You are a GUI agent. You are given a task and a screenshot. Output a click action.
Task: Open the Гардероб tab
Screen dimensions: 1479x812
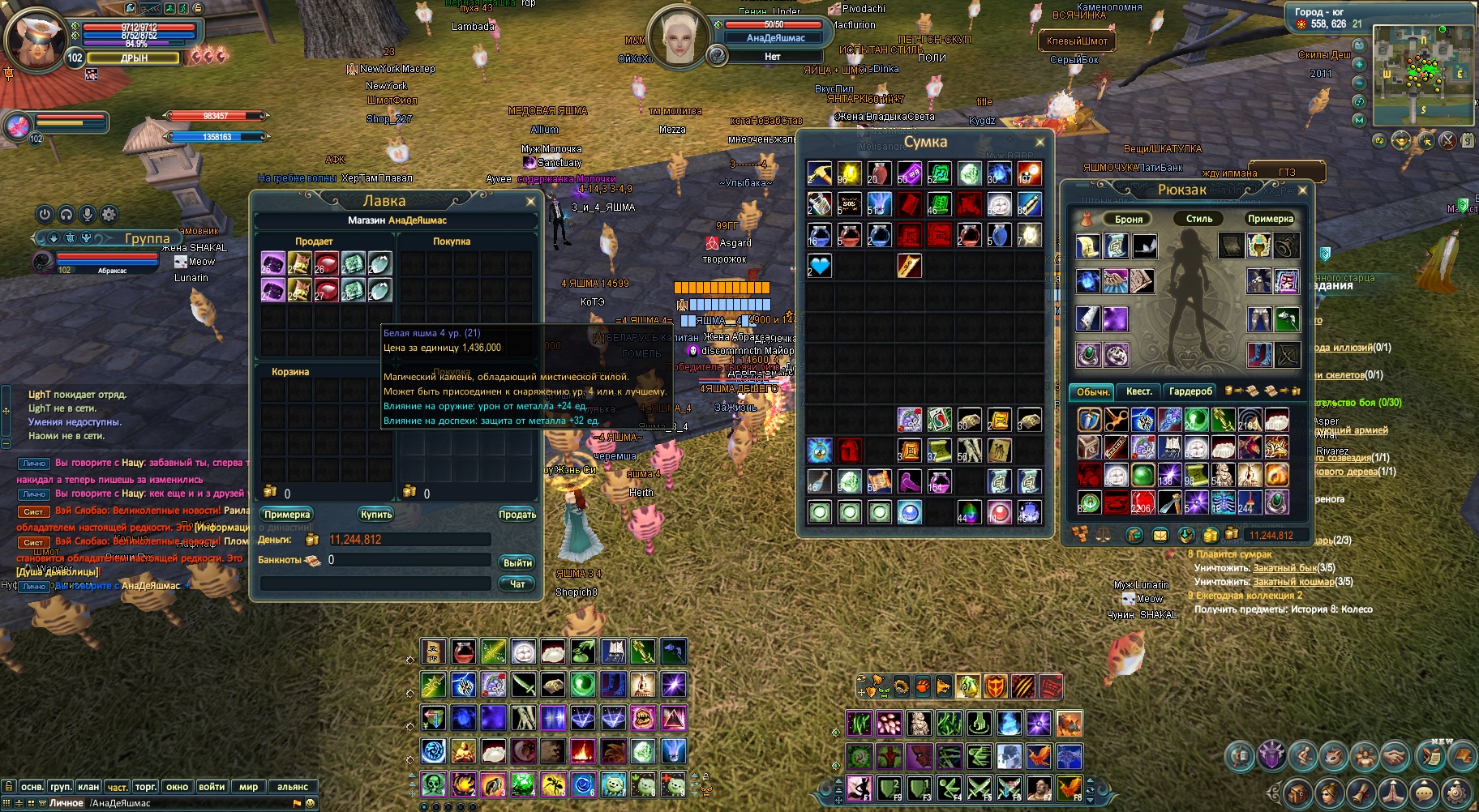pyautogui.click(x=1190, y=391)
